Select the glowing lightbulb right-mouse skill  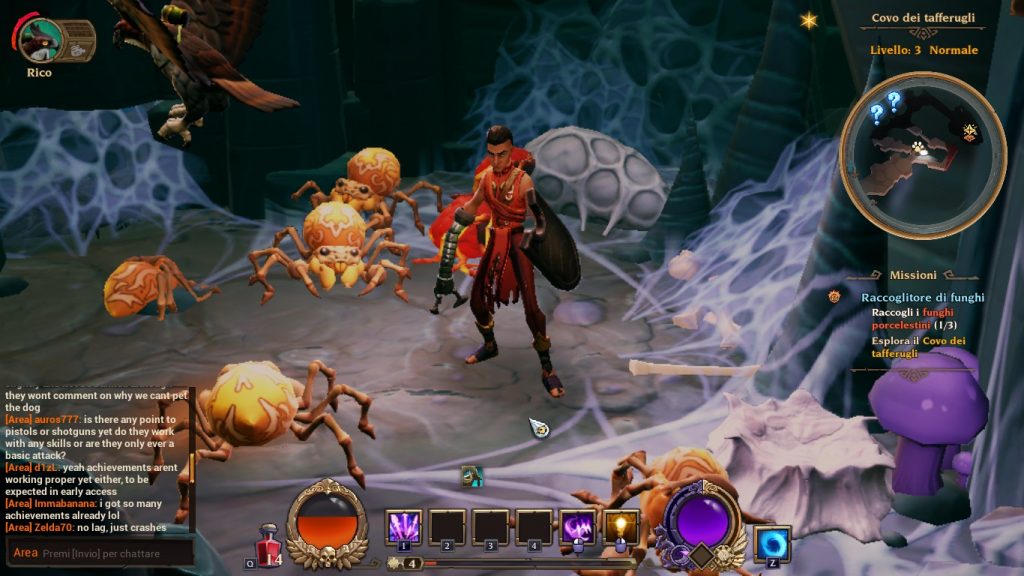point(620,527)
